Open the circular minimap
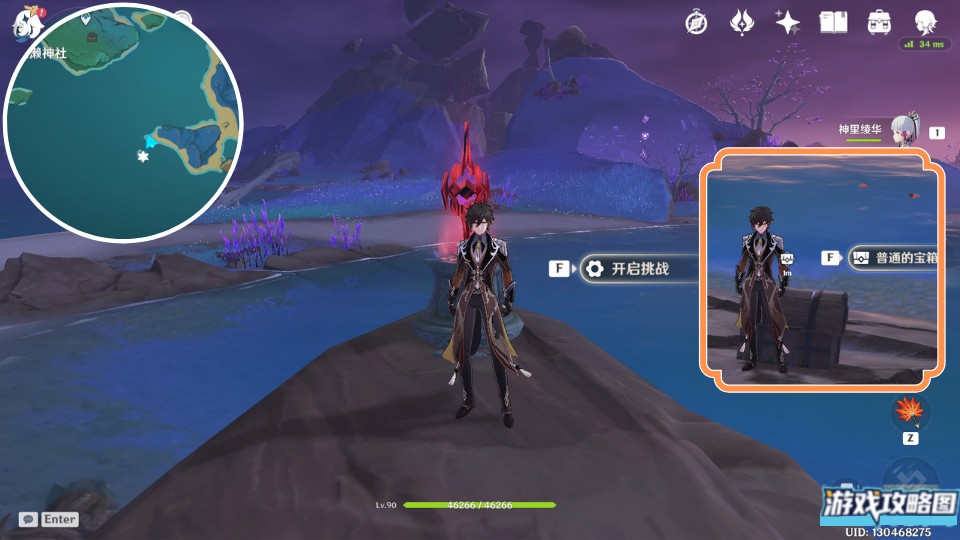 pos(123,122)
